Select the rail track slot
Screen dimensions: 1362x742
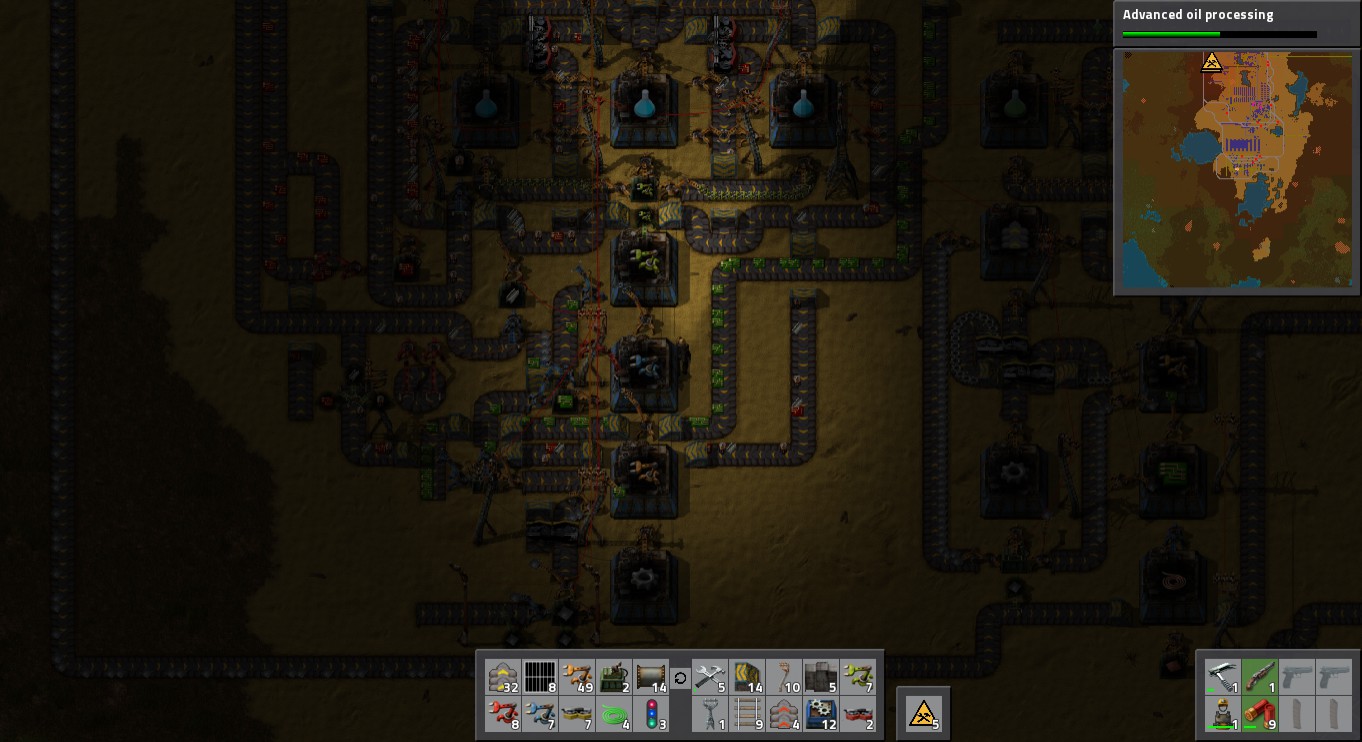(747, 715)
